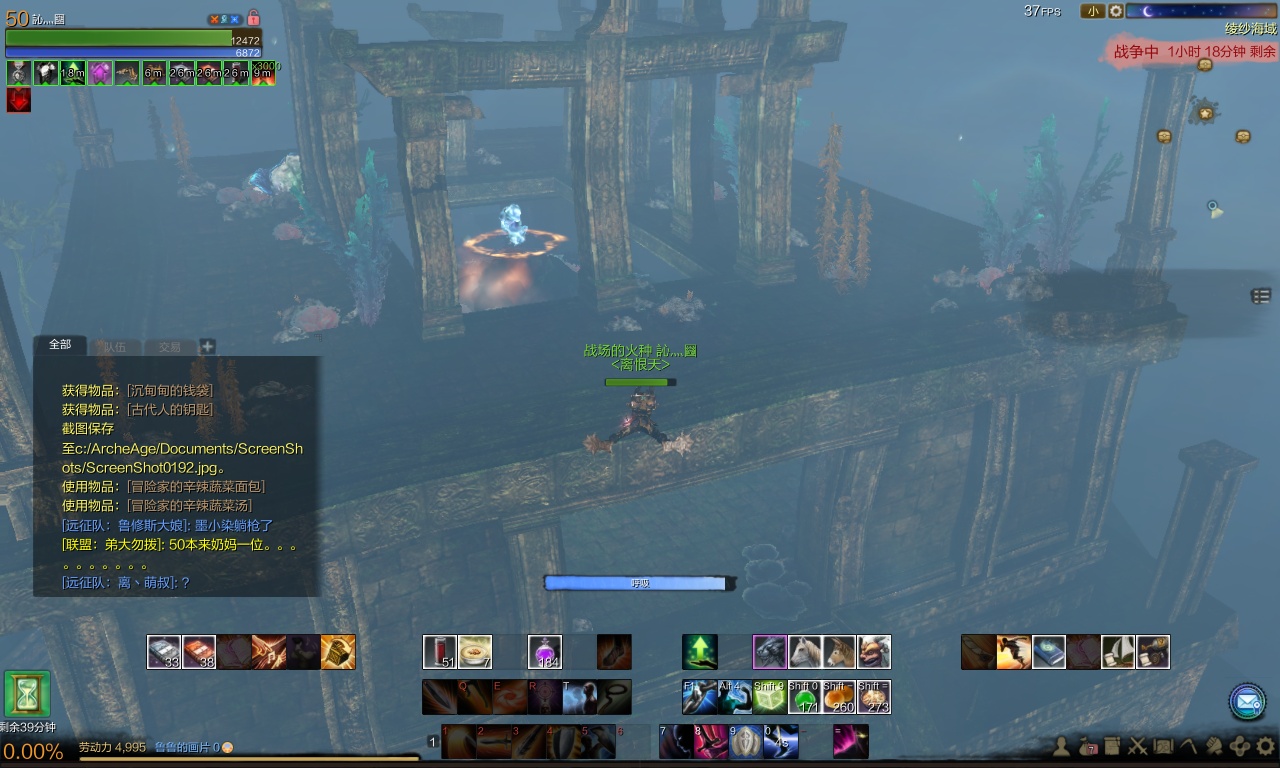Eat the soup bowl item

(x=475, y=652)
